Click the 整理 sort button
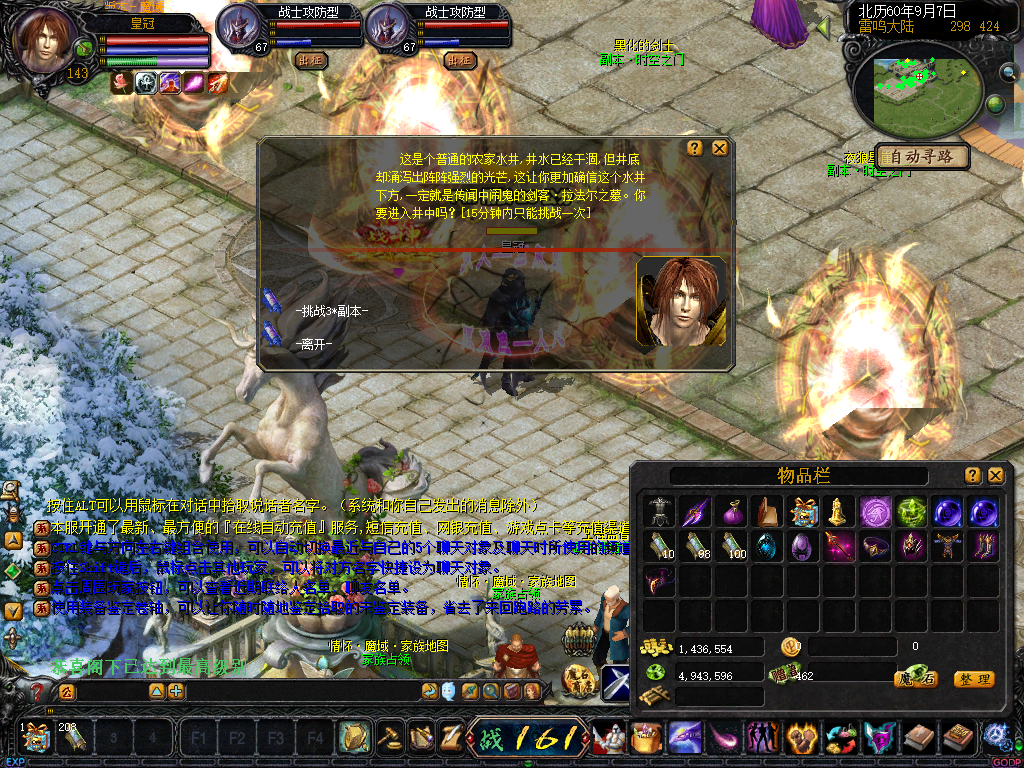This screenshot has height=768, width=1024. pyautogui.click(x=974, y=680)
